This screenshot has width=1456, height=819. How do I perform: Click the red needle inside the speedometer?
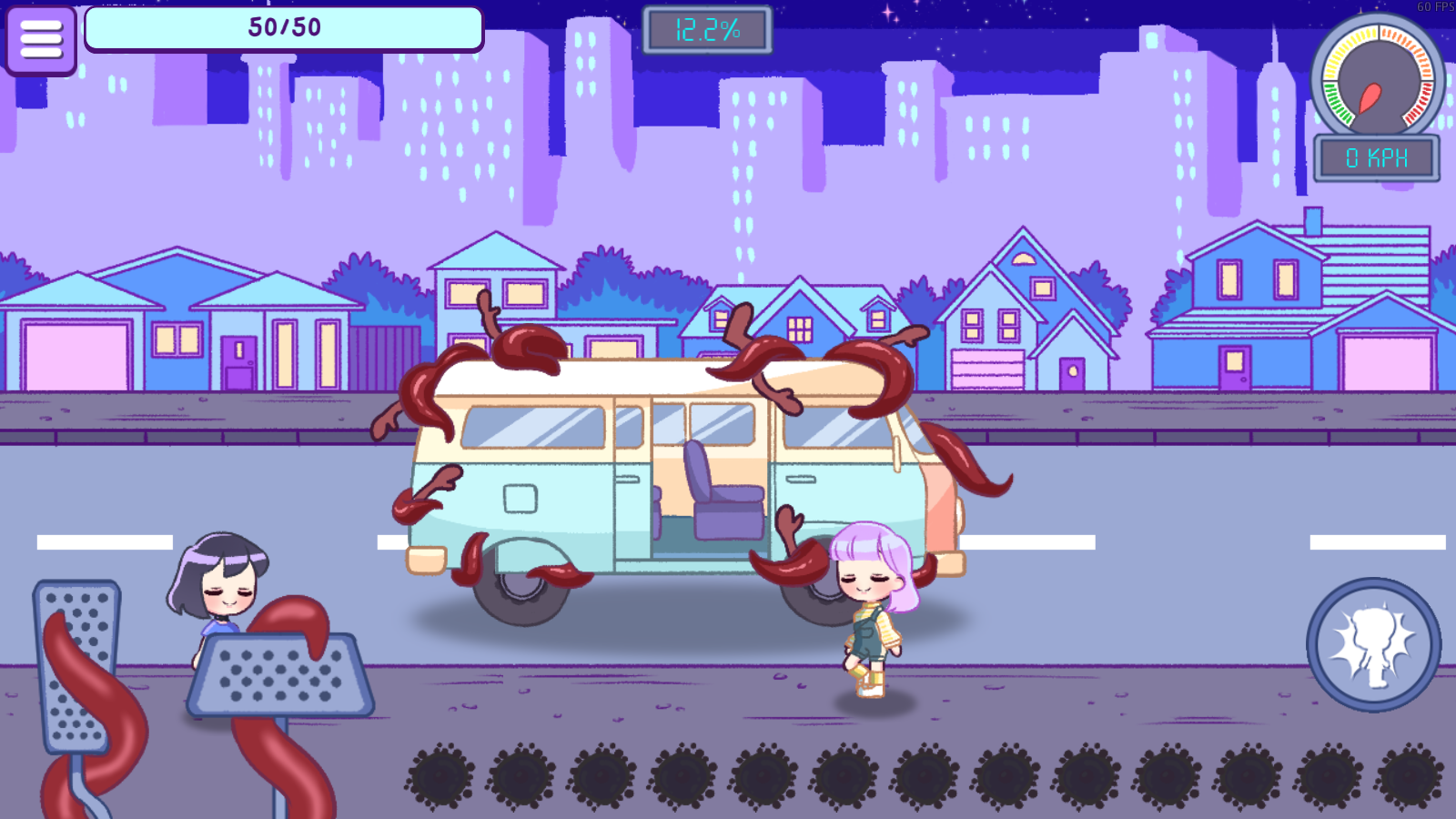point(1370,96)
